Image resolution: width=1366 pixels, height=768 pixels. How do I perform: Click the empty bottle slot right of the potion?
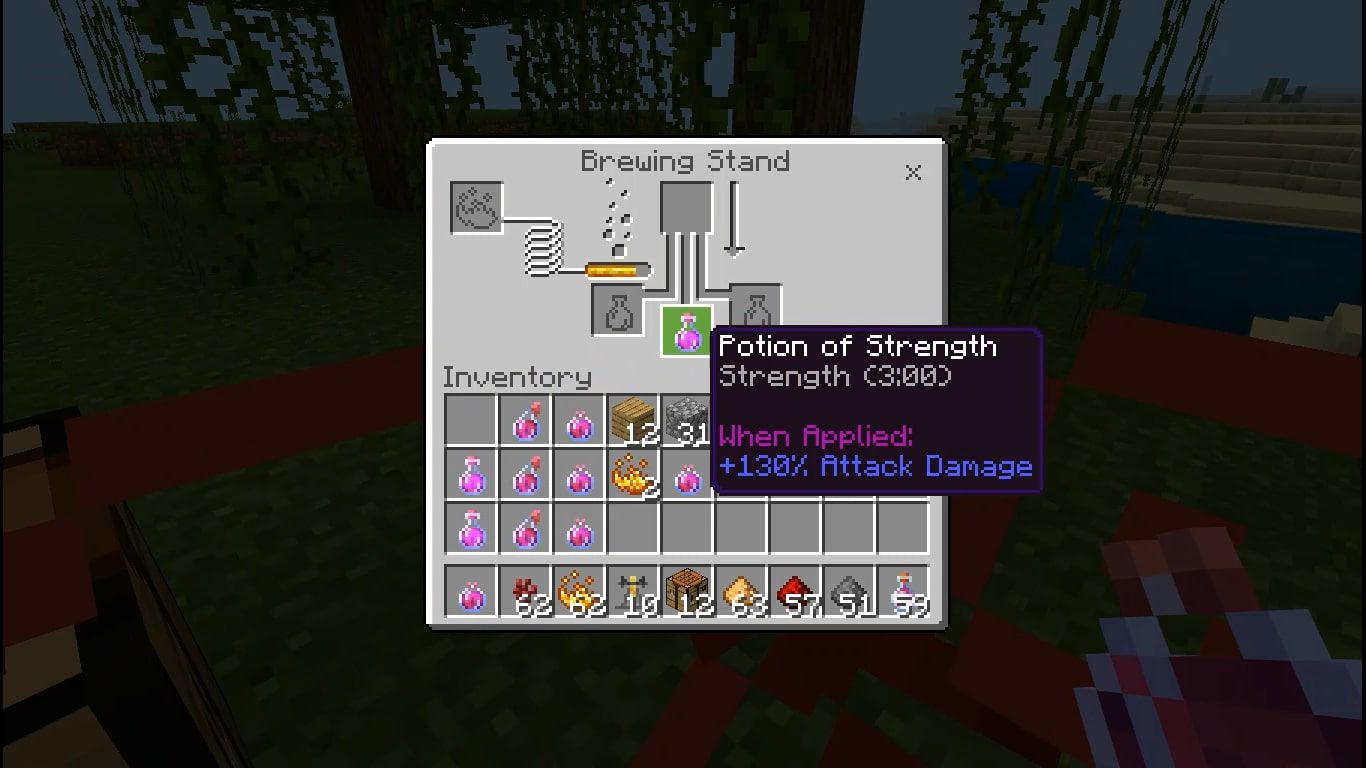(755, 310)
